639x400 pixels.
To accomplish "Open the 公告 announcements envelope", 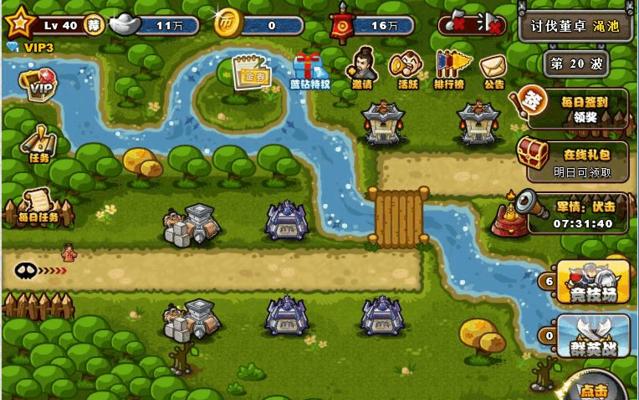I will (x=493, y=70).
